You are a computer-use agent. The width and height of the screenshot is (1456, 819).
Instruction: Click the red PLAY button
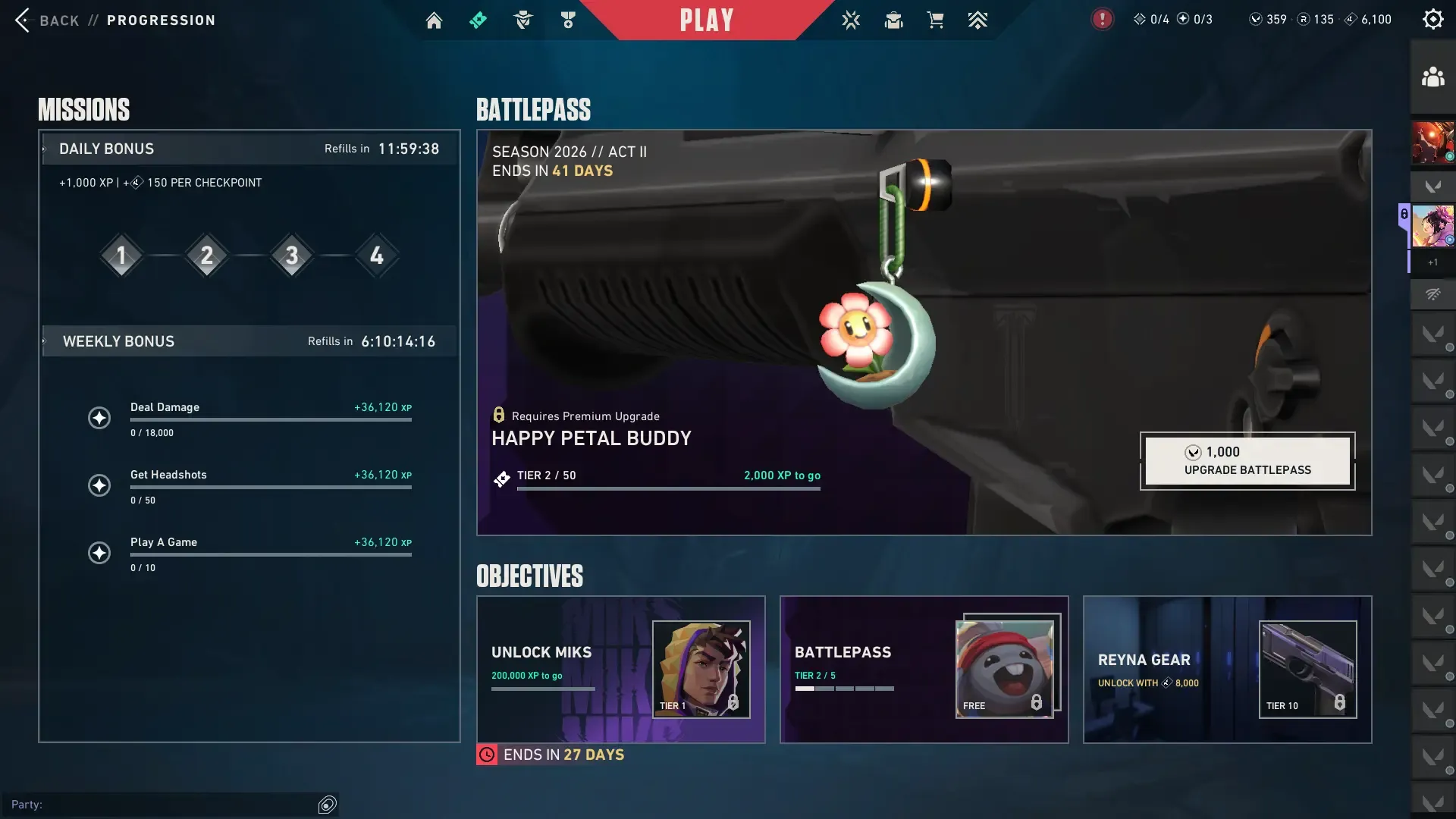pos(706,20)
